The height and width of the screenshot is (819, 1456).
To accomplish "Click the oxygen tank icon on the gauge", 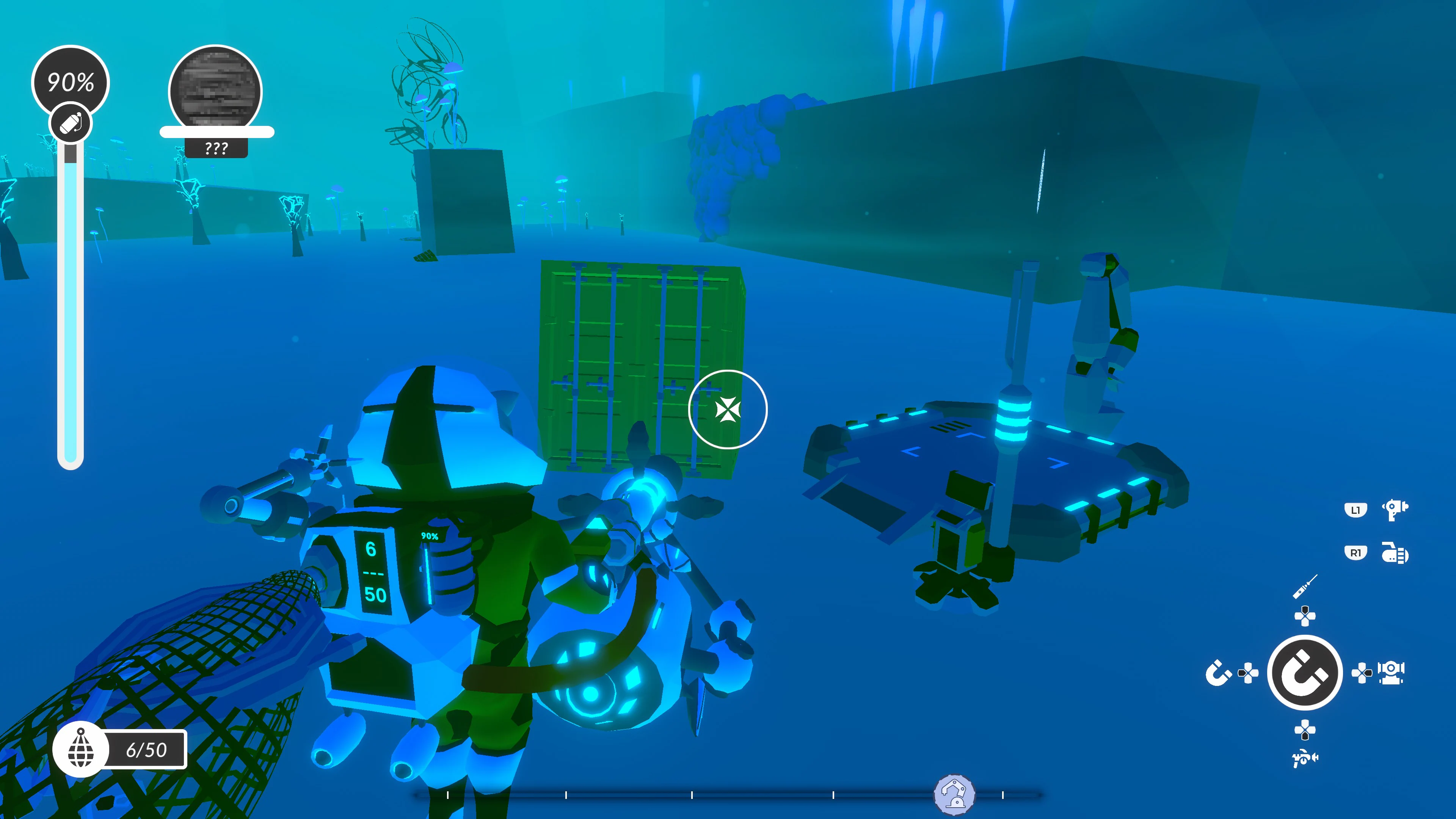I will pos(71,122).
